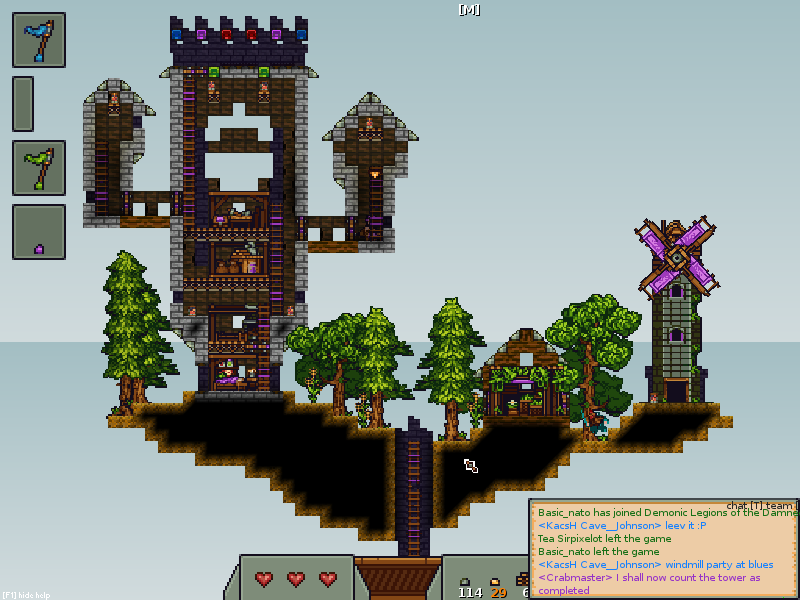Viewport: 800px width, 600px height.
Task: Select the green team flag slot
Action: (39, 167)
